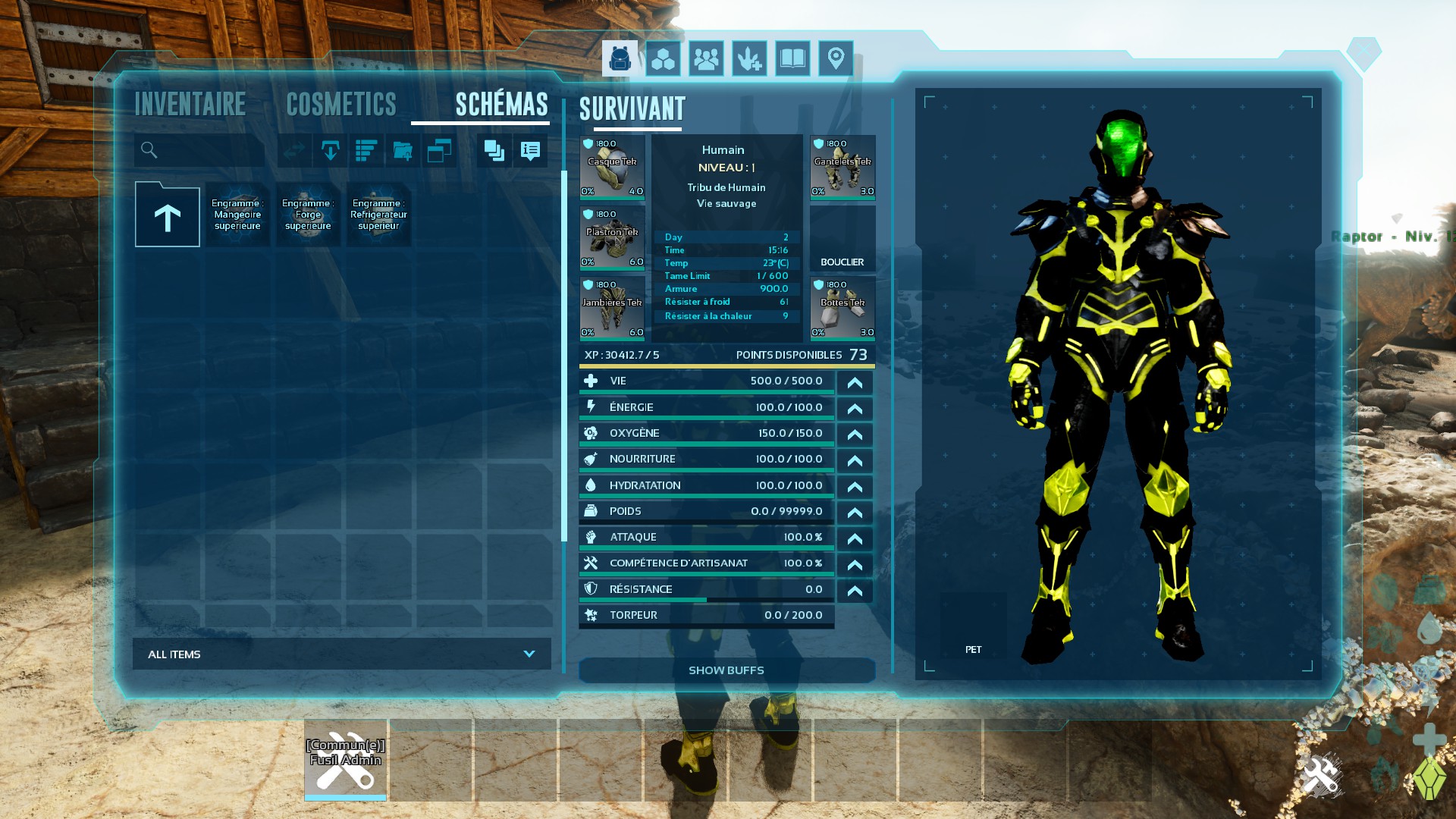1456x819 pixels.
Task: Open the Engrams panel with hexagons icon
Action: click(x=663, y=58)
